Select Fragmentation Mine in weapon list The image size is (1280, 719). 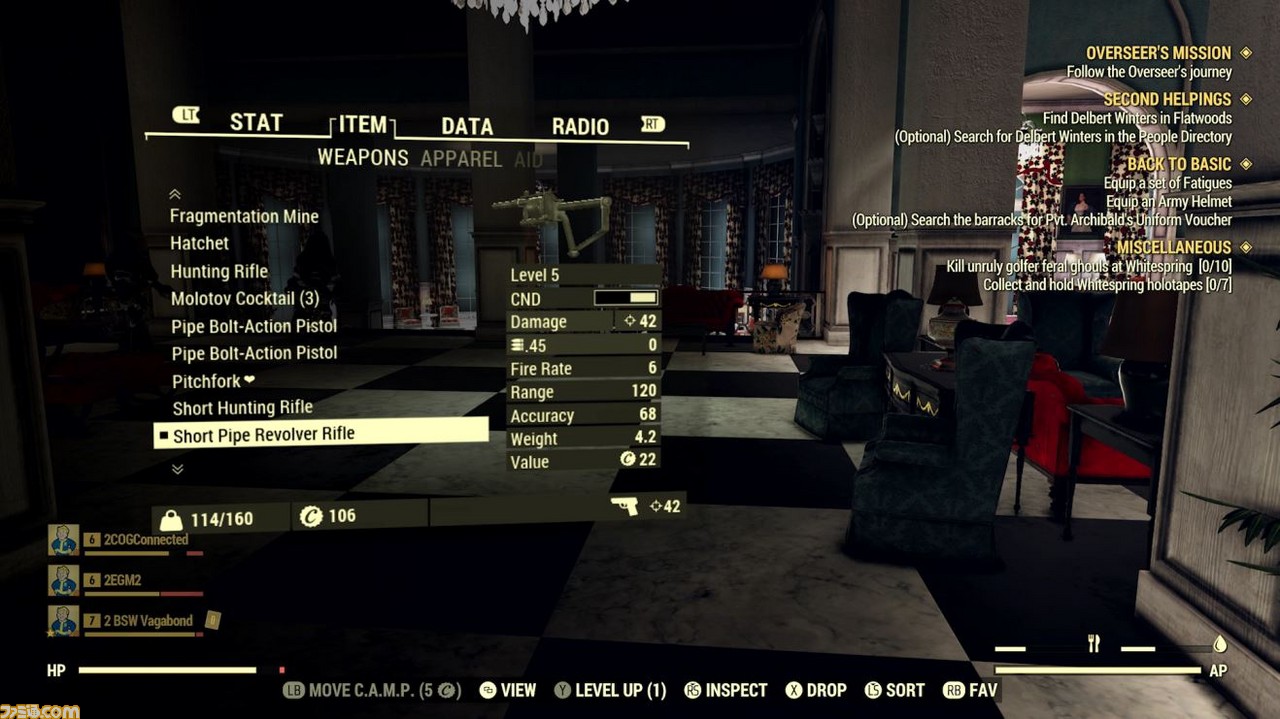[x=244, y=216]
